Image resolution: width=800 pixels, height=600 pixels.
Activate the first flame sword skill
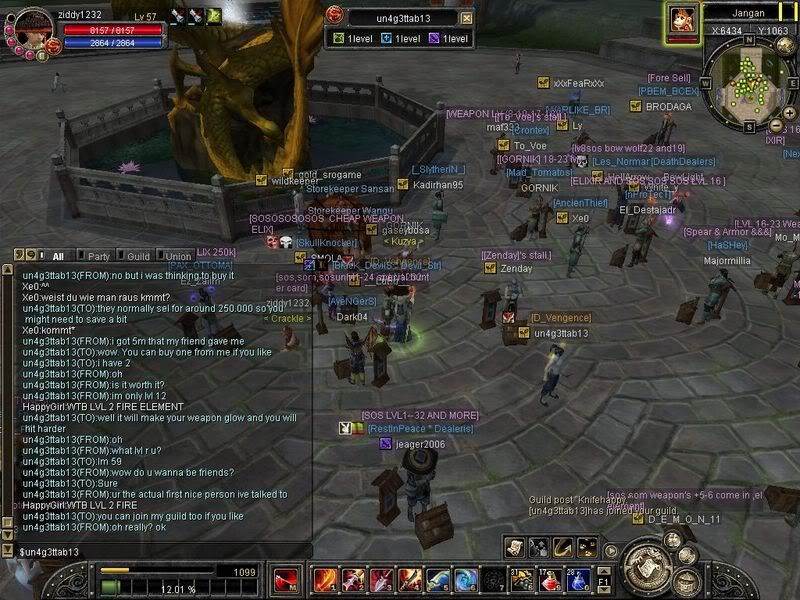tap(324, 580)
